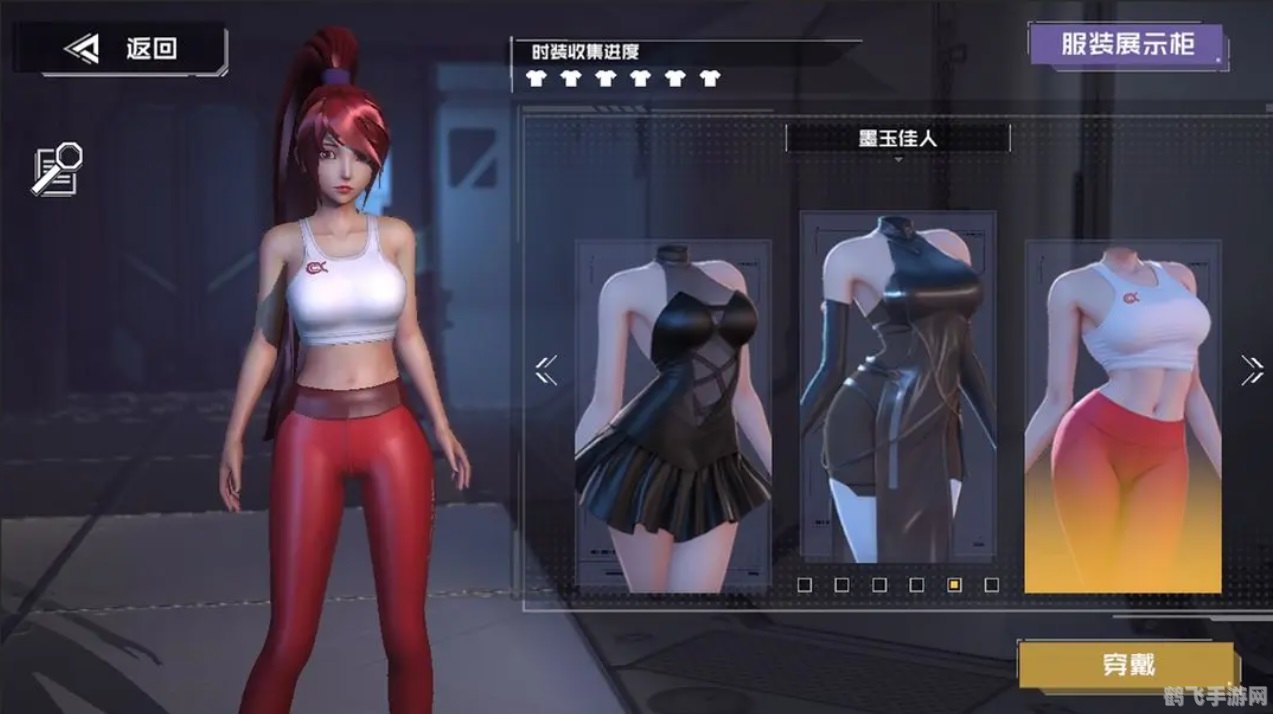Open the magnifier inspect icon
Screen dimensions: 1273x714
[57, 168]
